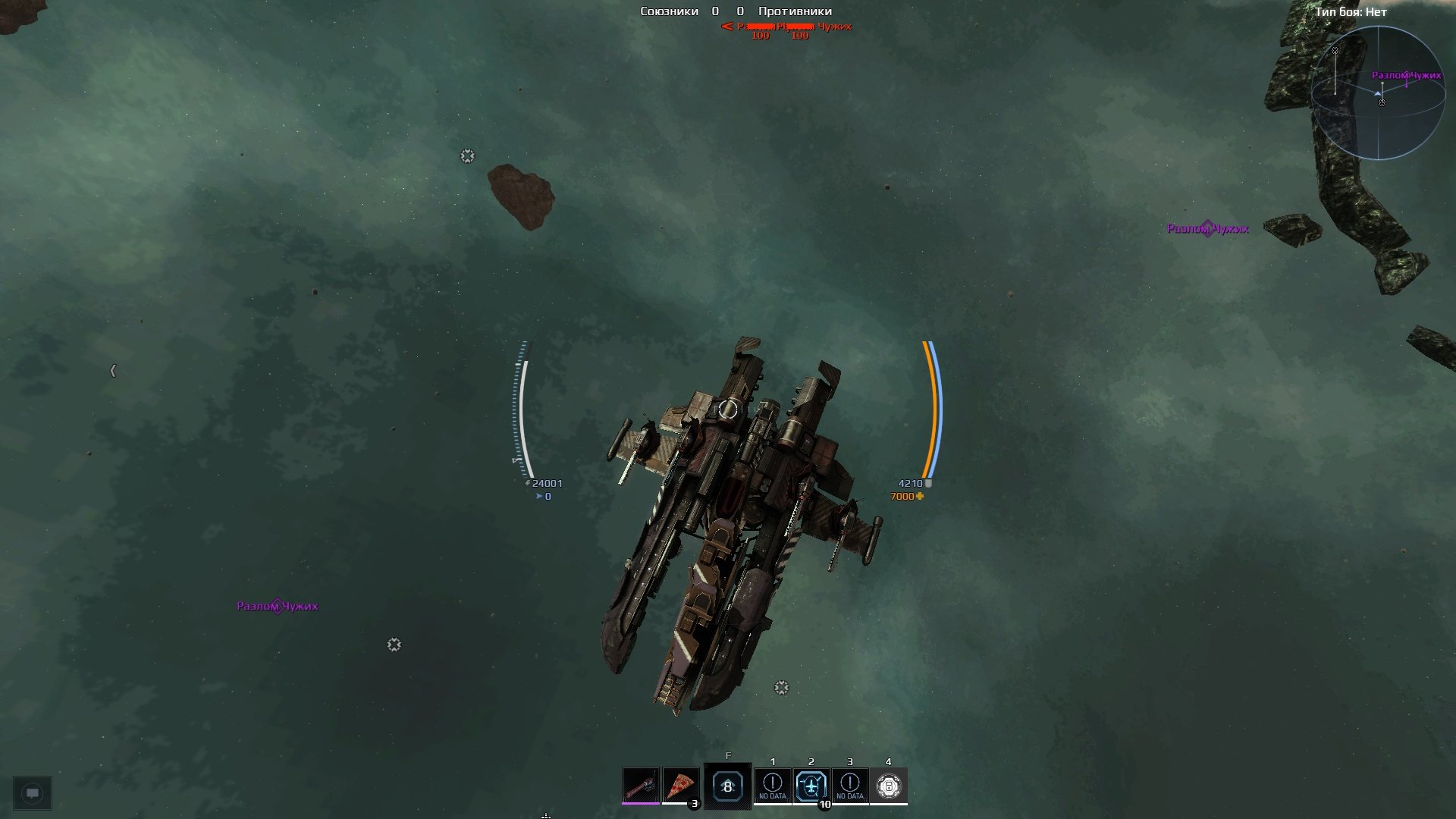Select the weapon slot in the hotbar
Viewport: 1456px width, 819px height.
pyautogui.click(x=641, y=786)
